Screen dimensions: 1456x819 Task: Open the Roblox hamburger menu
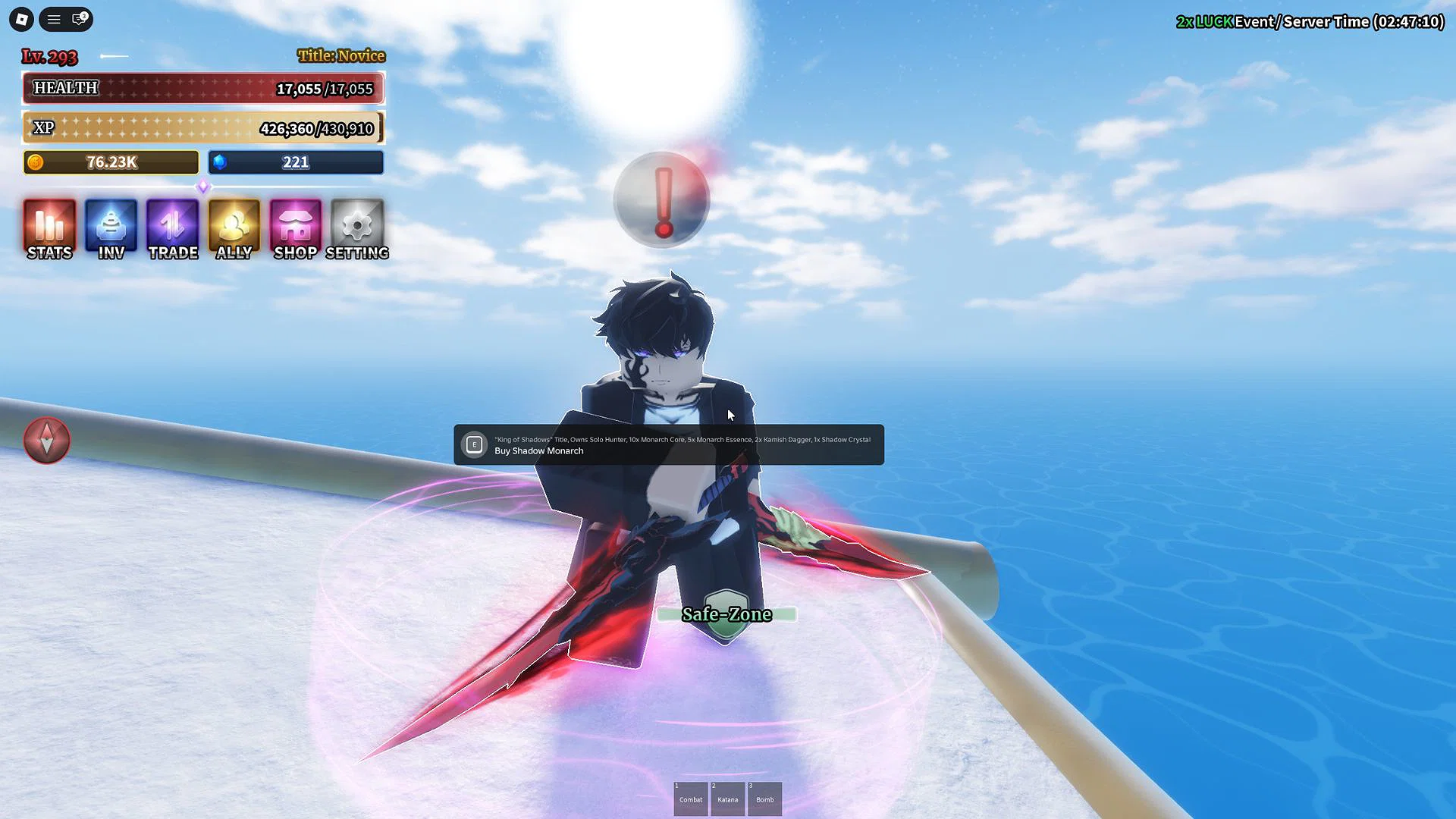[x=53, y=19]
